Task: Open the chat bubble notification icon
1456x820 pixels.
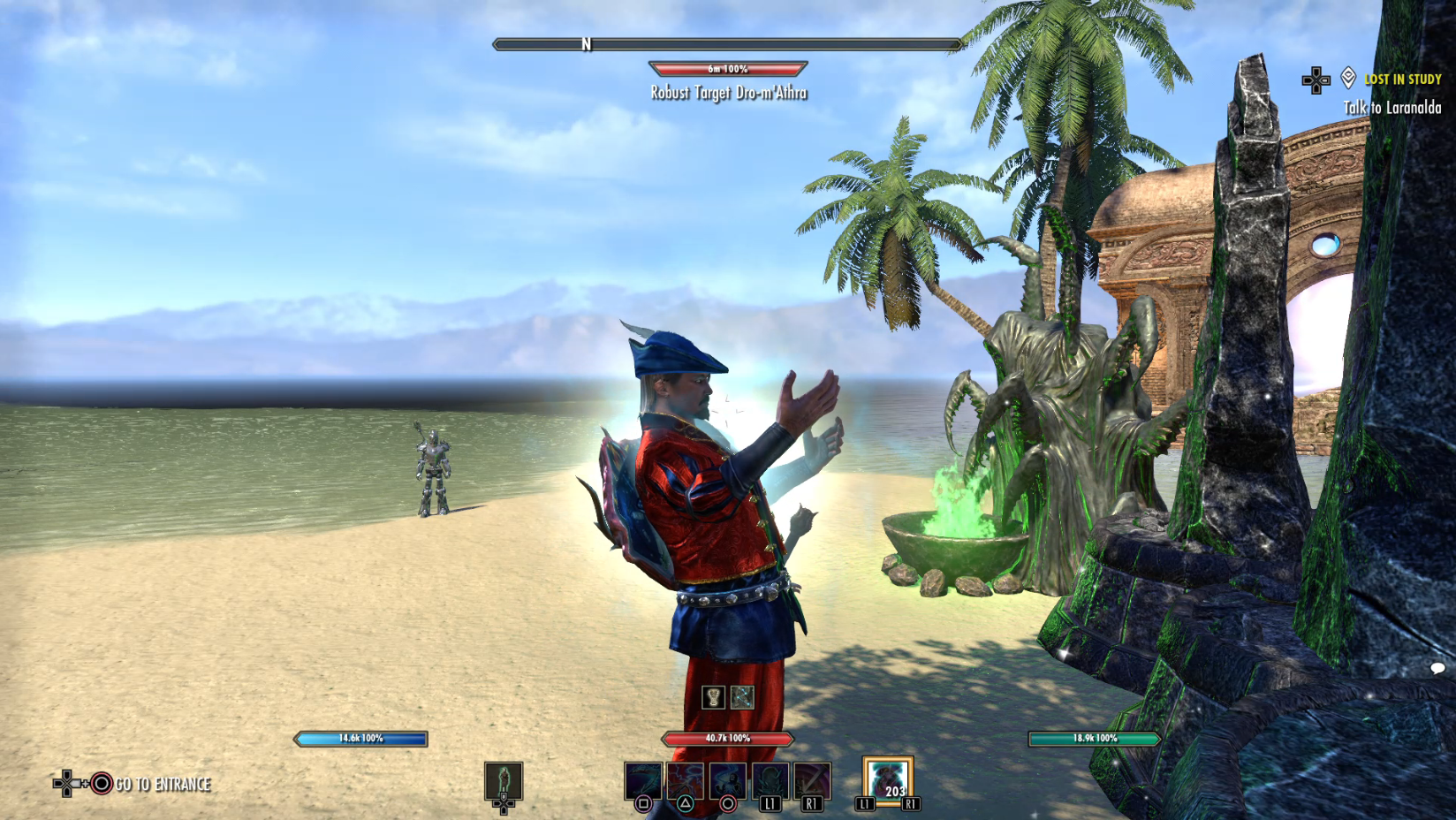Action: (x=1437, y=668)
